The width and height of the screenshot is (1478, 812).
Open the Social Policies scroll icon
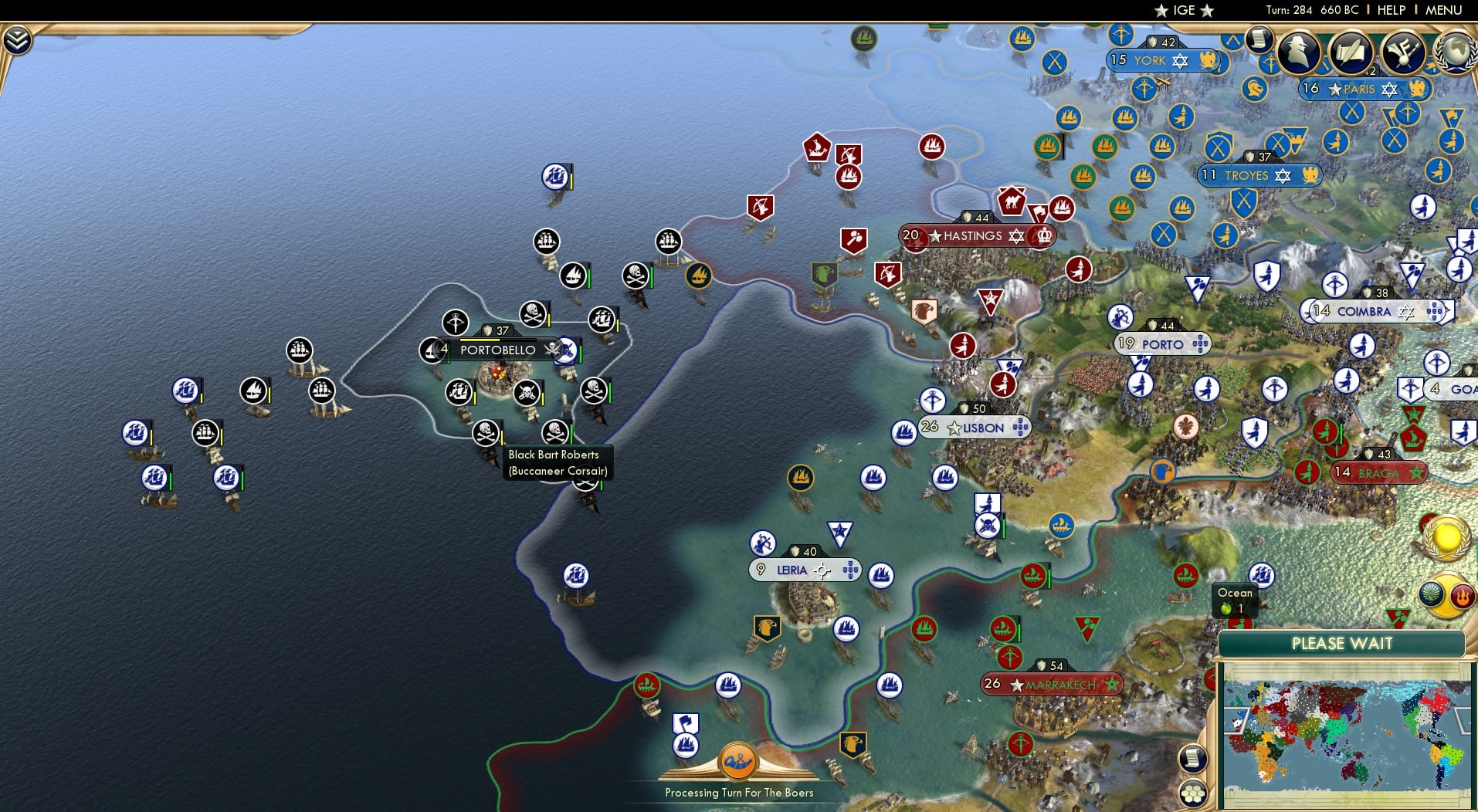click(x=1350, y=51)
